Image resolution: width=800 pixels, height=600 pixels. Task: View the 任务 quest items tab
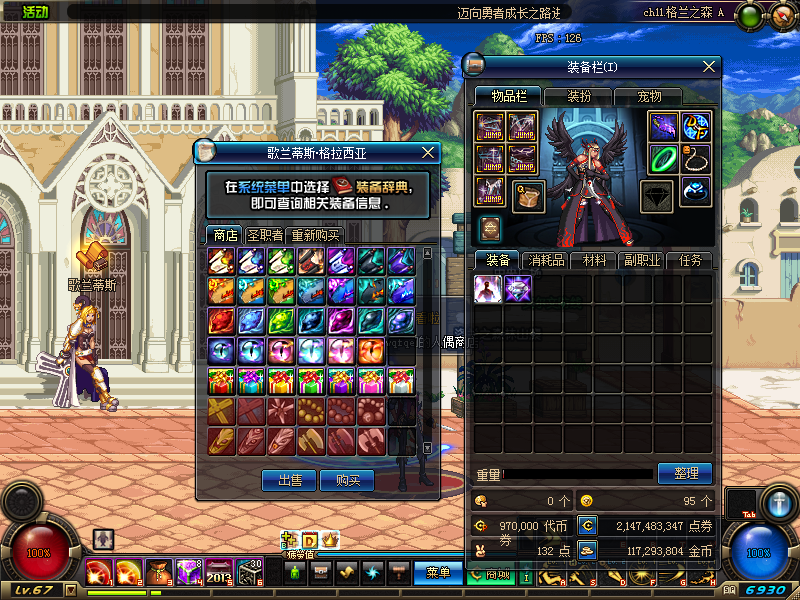(690, 261)
